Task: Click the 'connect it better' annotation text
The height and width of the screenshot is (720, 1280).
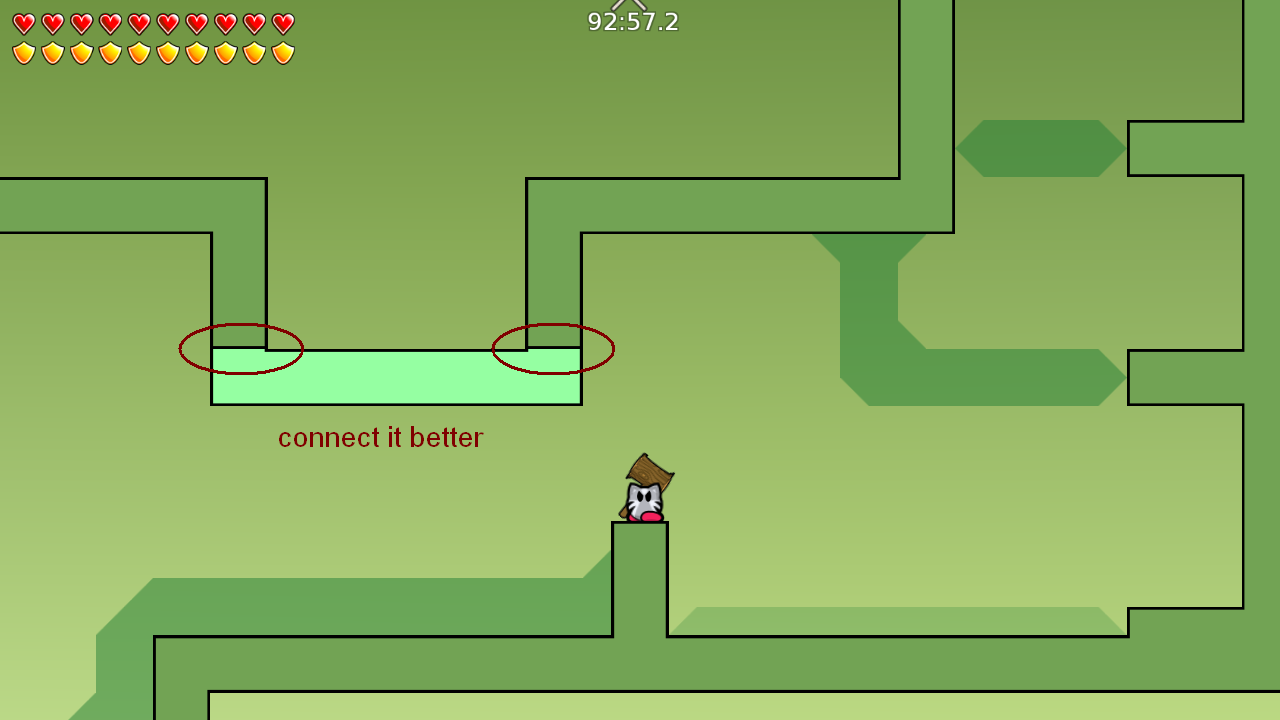Action: point(380,437)
